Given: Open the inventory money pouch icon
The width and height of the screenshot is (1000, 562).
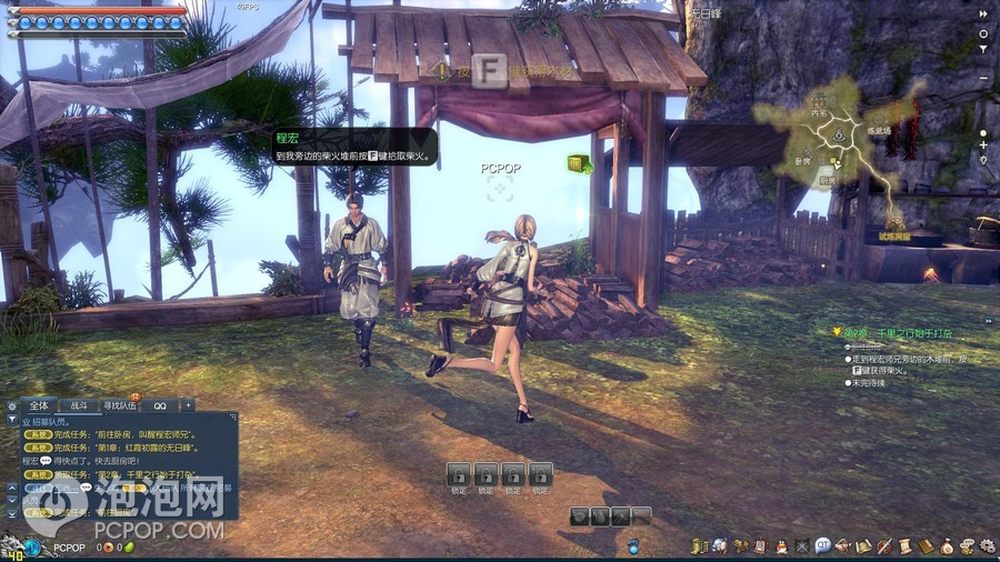Looking at the screenshot, I should click(x=947, y=546).
